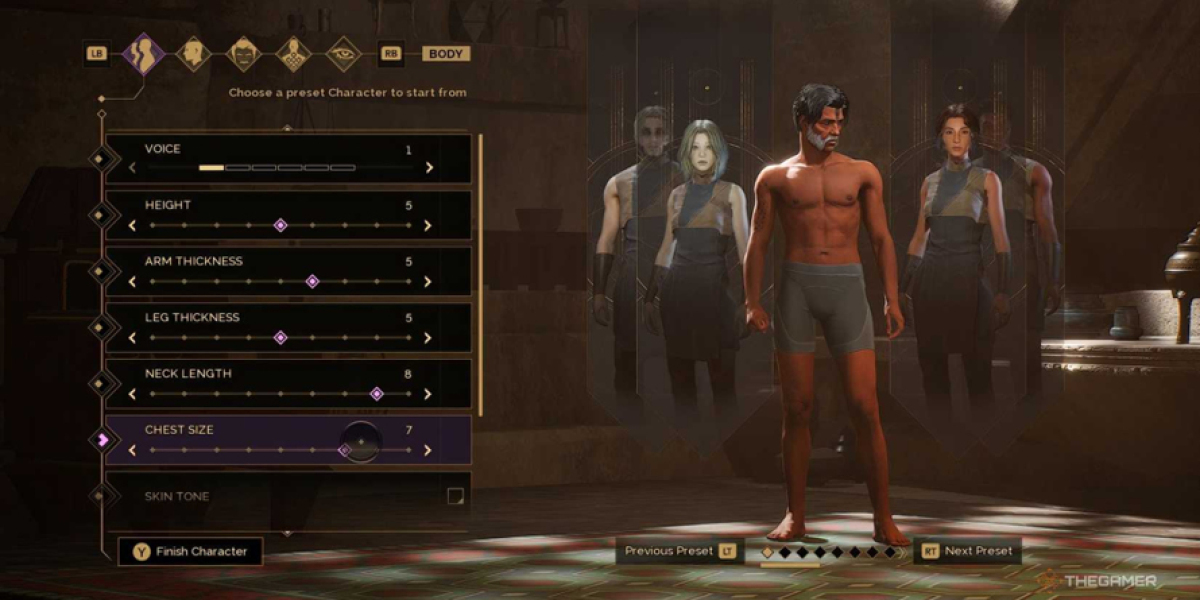The image size is (1200, 600).
Task: Click the Neck Length slider handle
Action: click(376, 394)
